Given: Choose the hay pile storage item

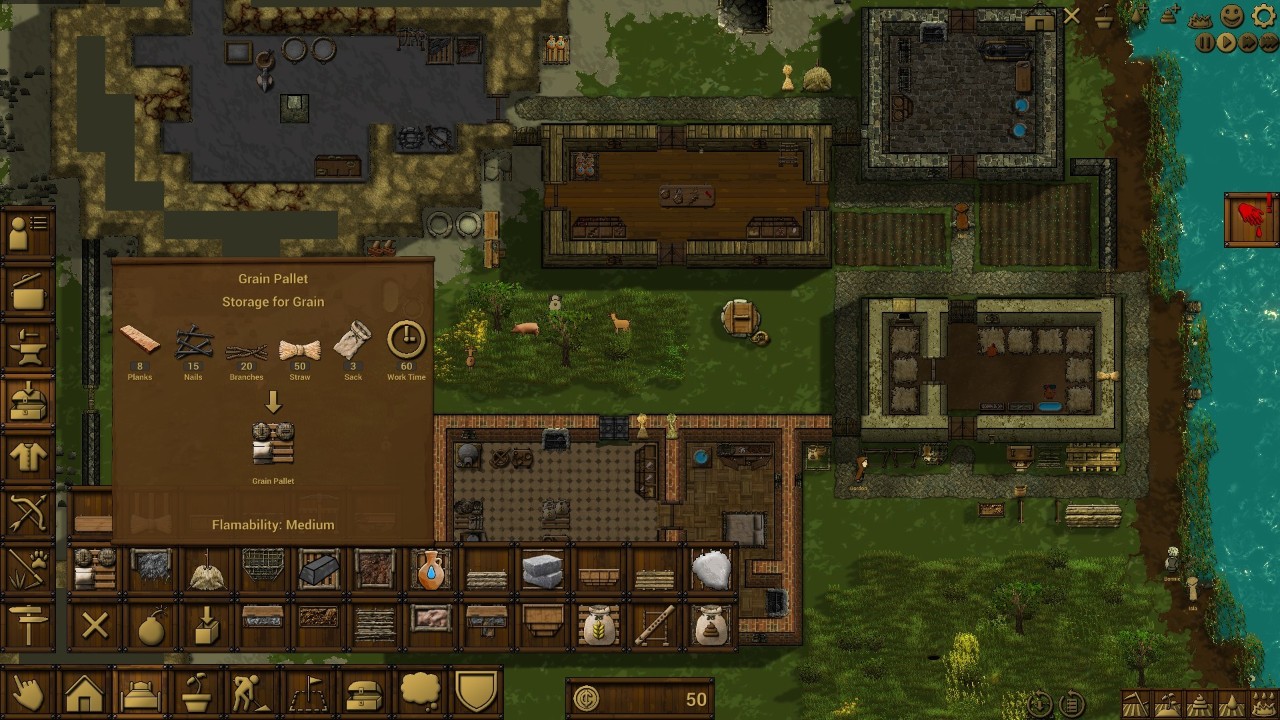Looking at the screenshot, I should pyautogui.click(x=207, y=570).
